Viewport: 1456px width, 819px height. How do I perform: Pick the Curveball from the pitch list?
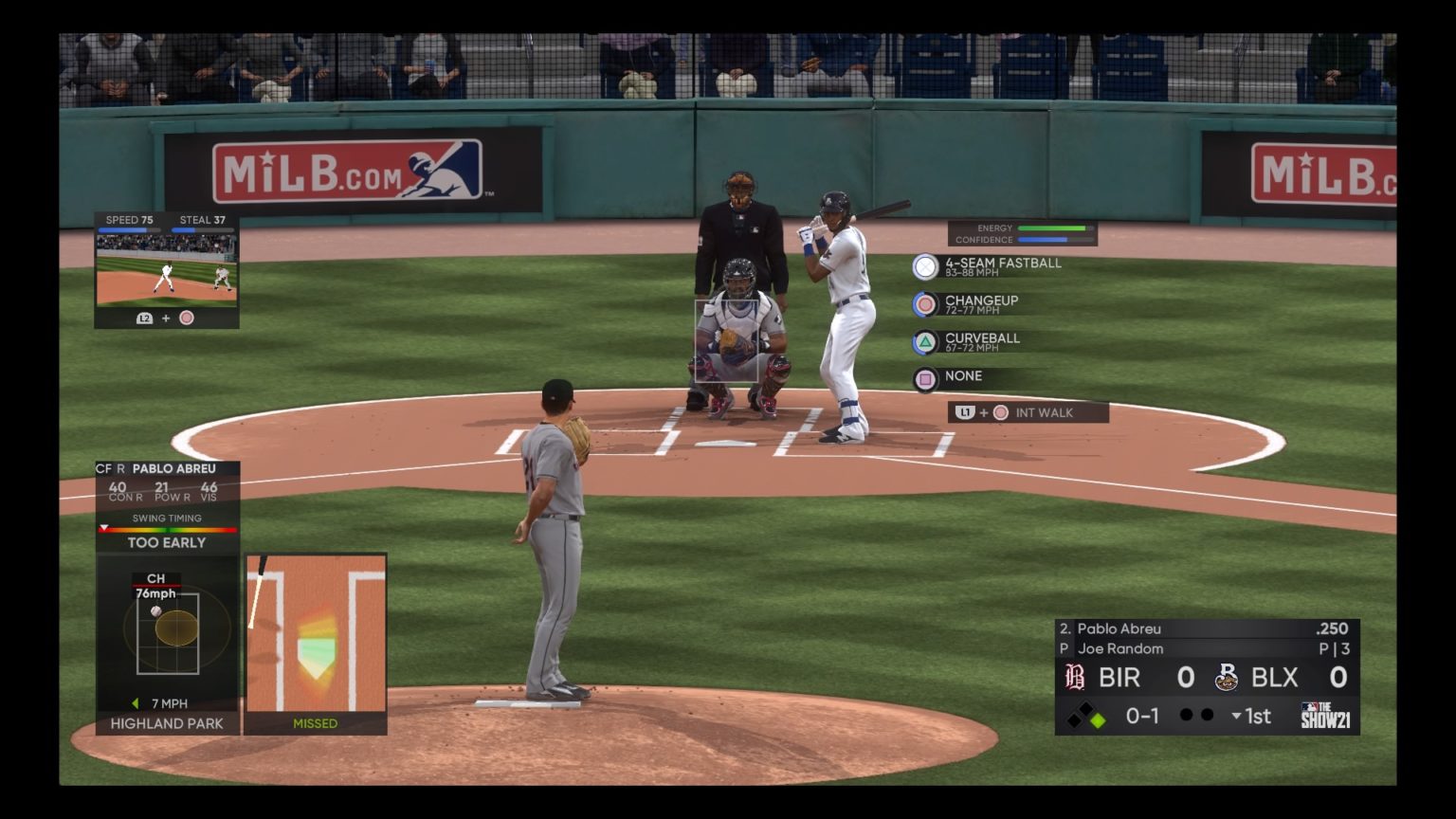[981, 341]
